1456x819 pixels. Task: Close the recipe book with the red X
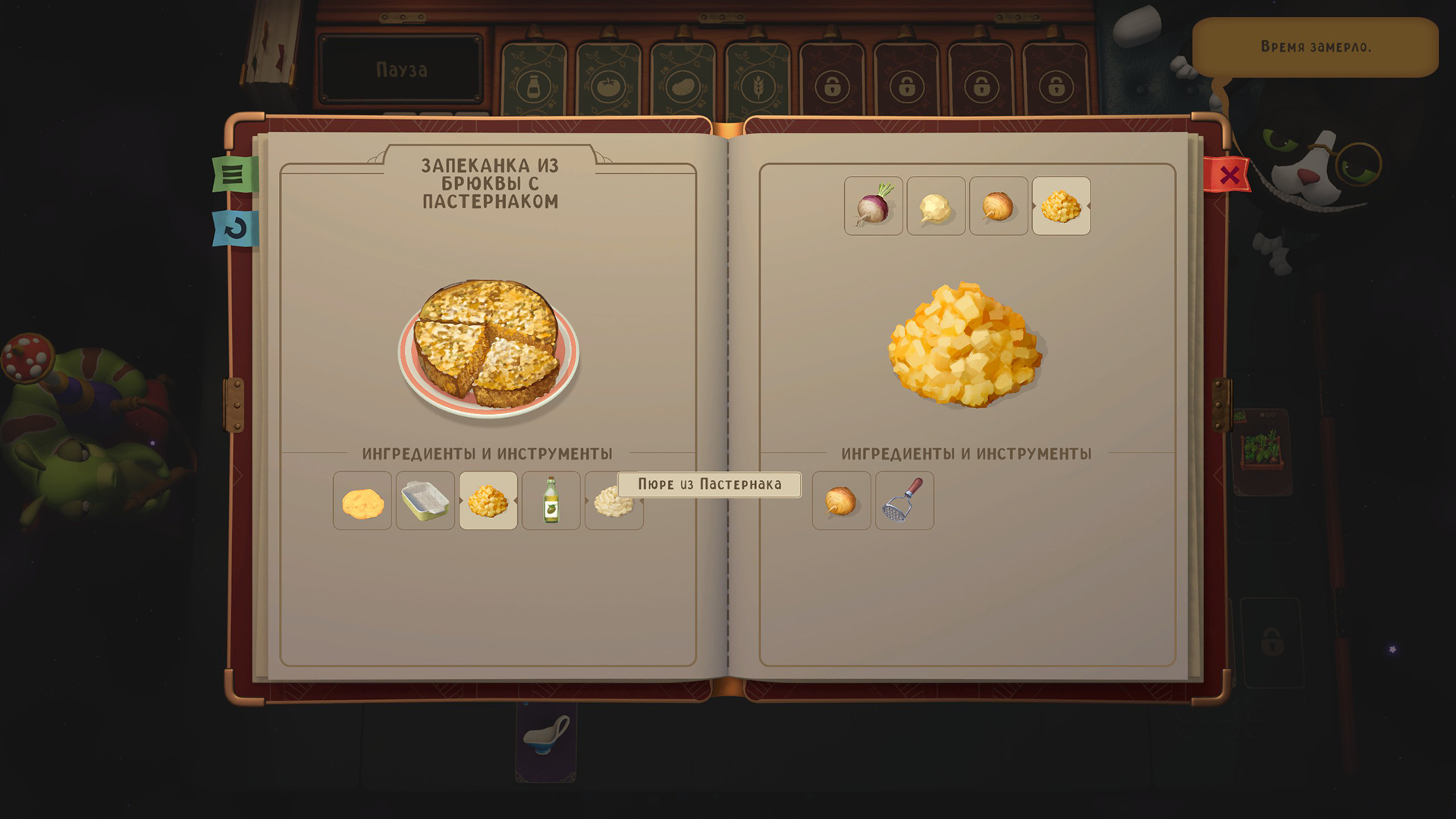click(1228, 176)
